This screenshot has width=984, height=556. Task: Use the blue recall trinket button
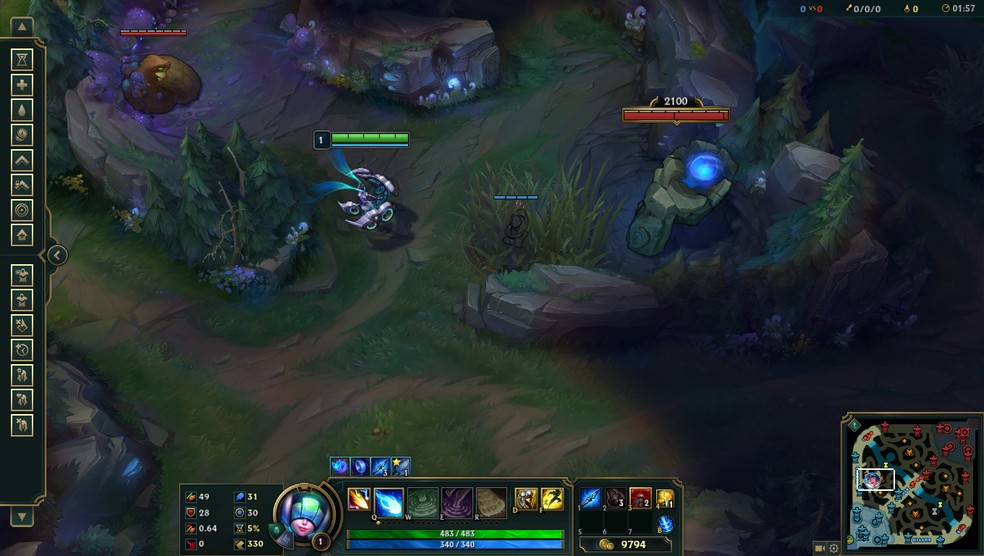click(665, 524)
